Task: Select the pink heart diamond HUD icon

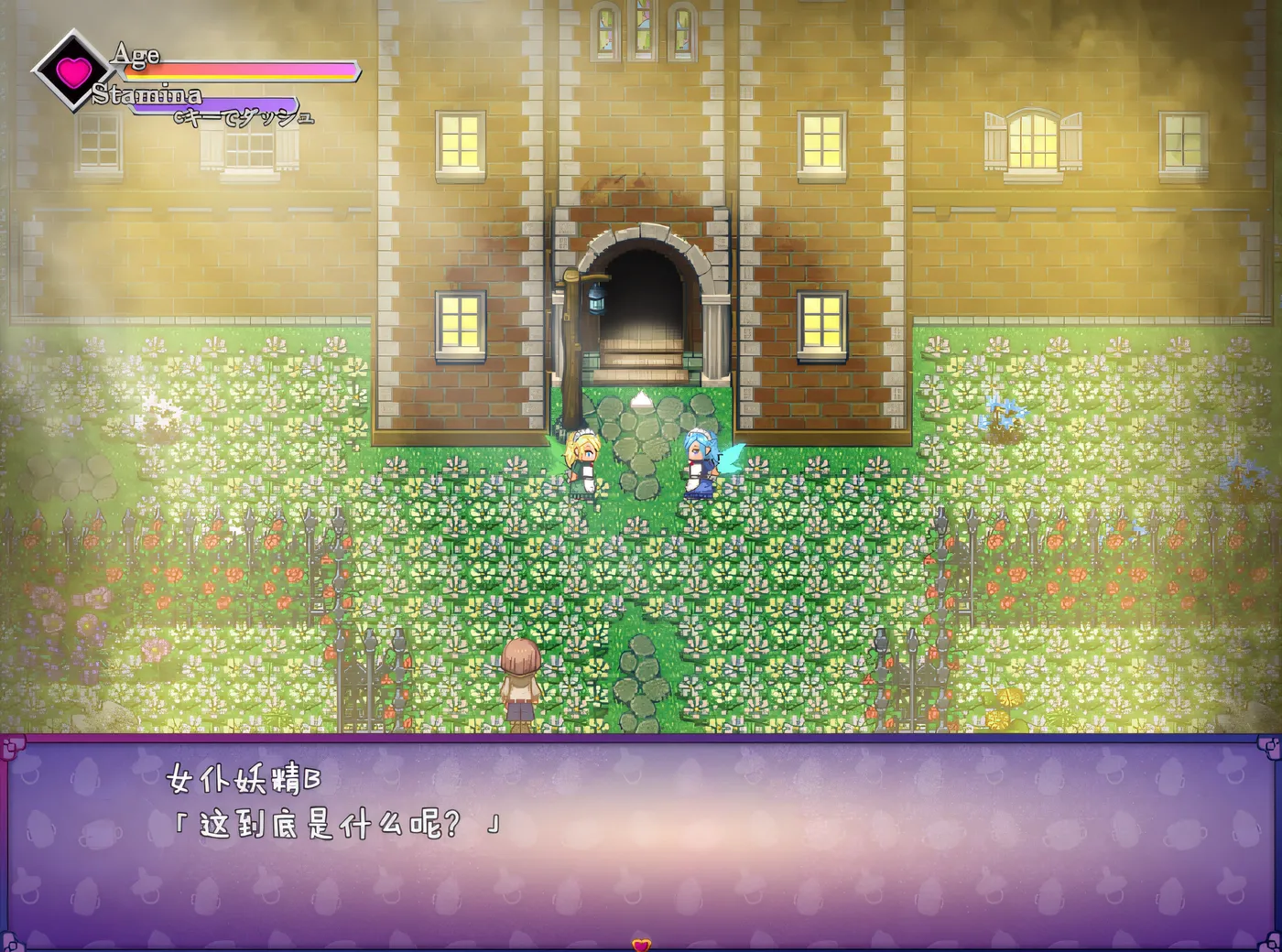Action: click(x=71, y=70)
